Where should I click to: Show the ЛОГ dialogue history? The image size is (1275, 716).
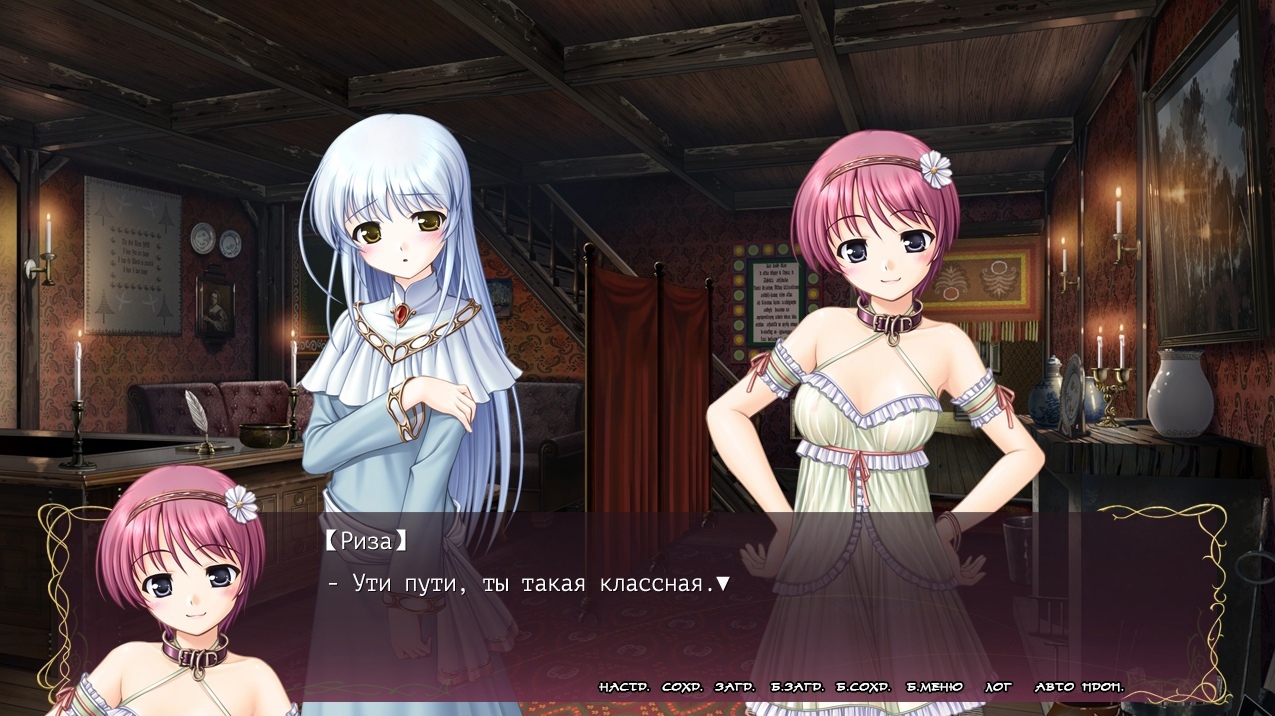[998, 687]
